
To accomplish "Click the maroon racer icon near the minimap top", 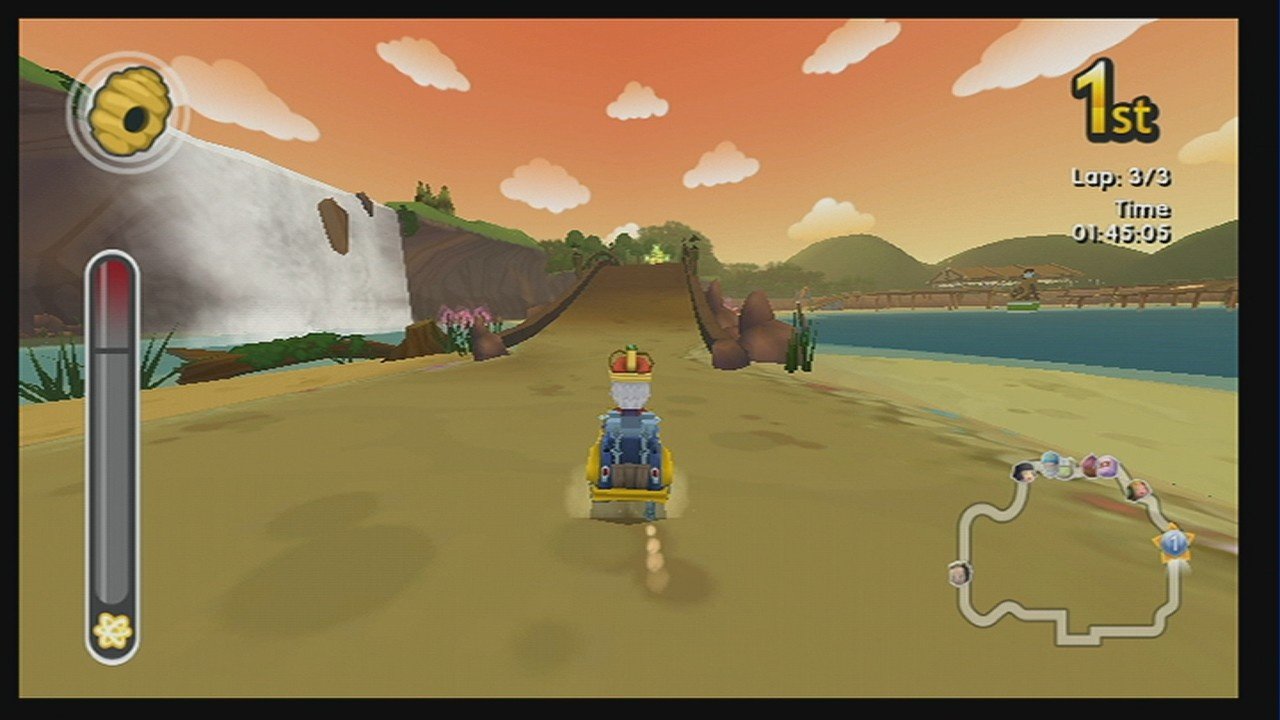I will tap(1090, 463).
